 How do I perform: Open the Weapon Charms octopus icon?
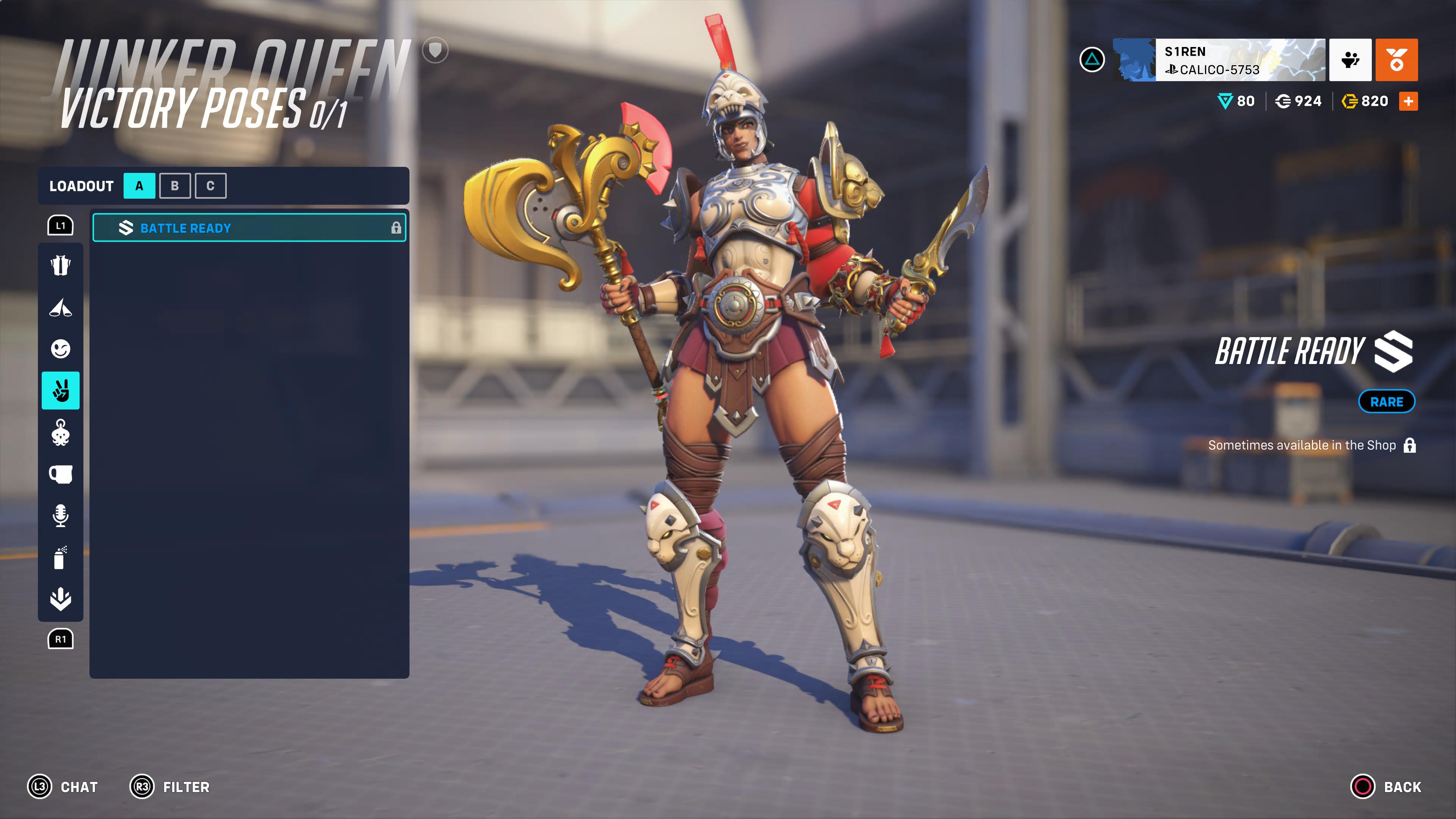point(61,432)
